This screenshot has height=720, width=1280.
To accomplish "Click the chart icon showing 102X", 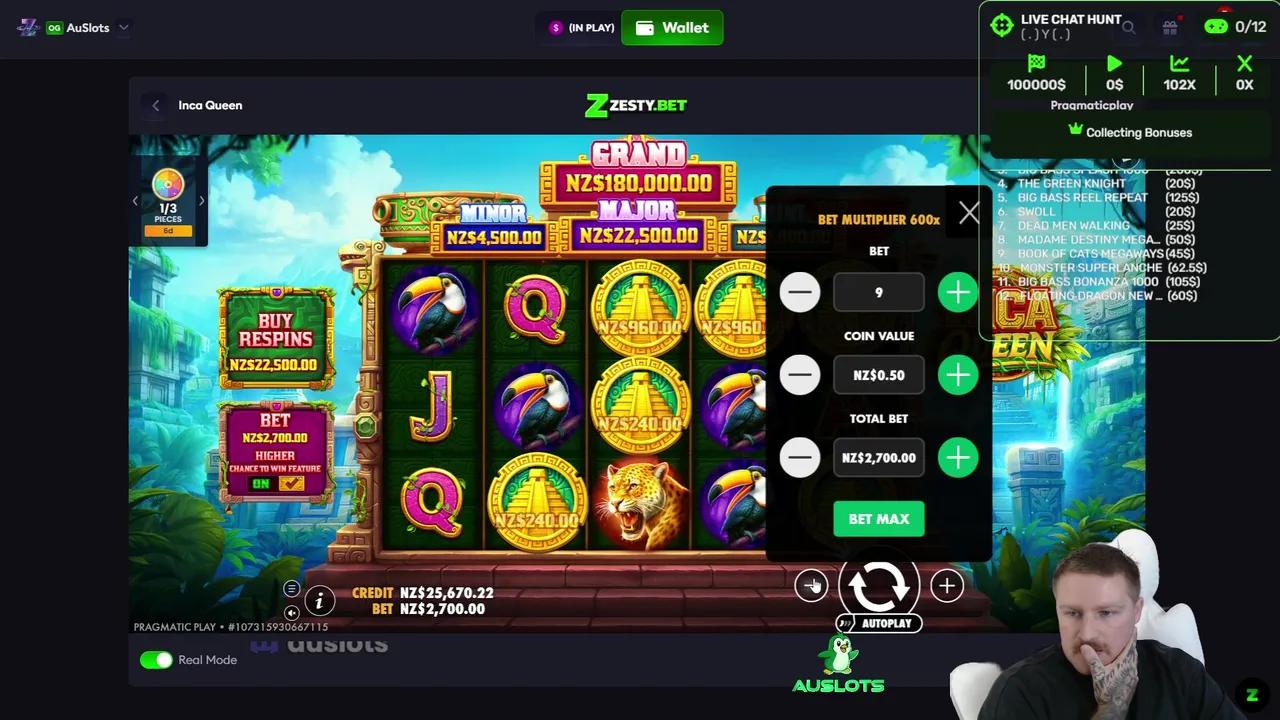I will pyautogui.click(x=1180, y=64).
